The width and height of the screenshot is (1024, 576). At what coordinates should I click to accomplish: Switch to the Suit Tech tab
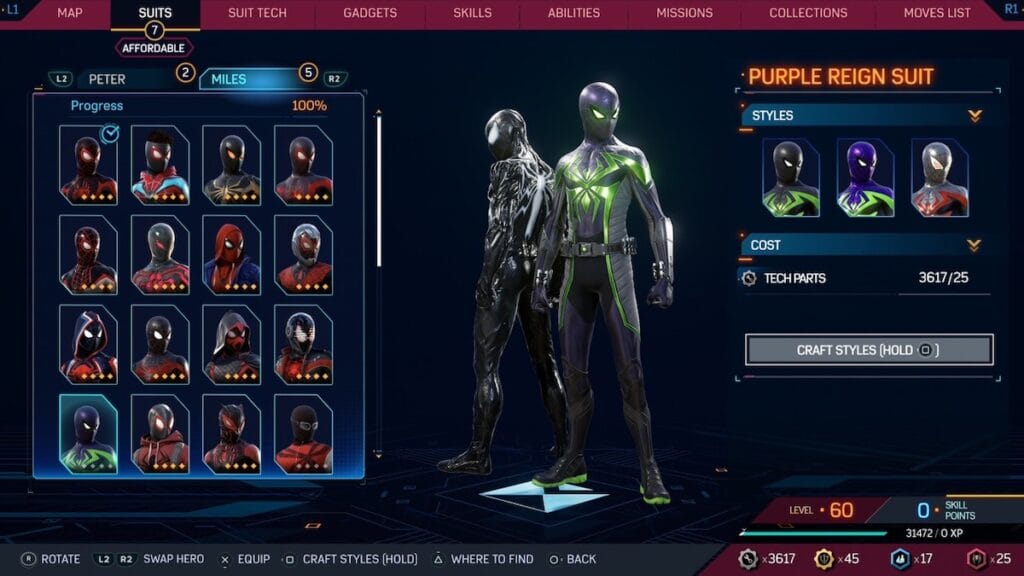[257, 13]
